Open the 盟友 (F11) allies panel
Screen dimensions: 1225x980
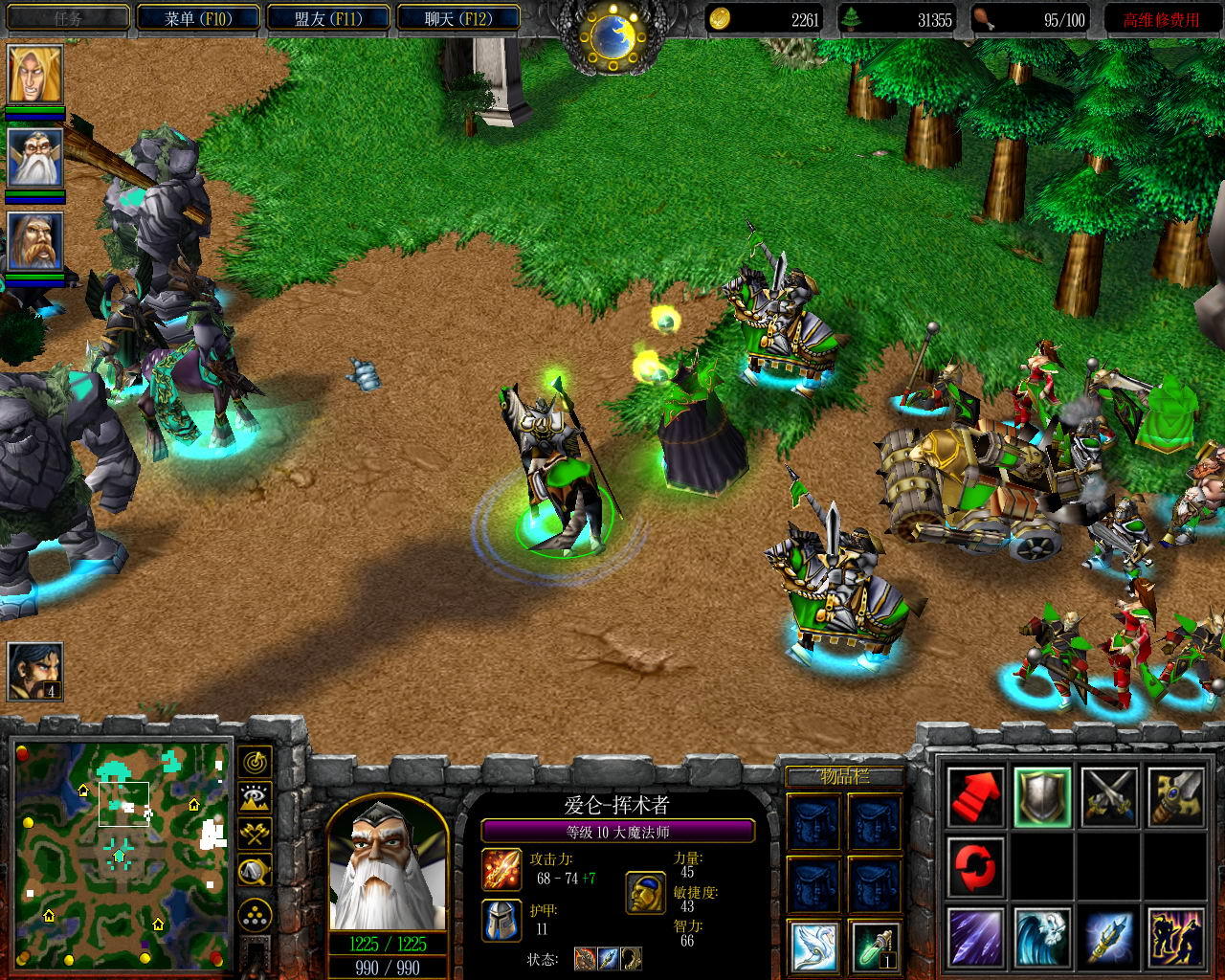[328, 18]
